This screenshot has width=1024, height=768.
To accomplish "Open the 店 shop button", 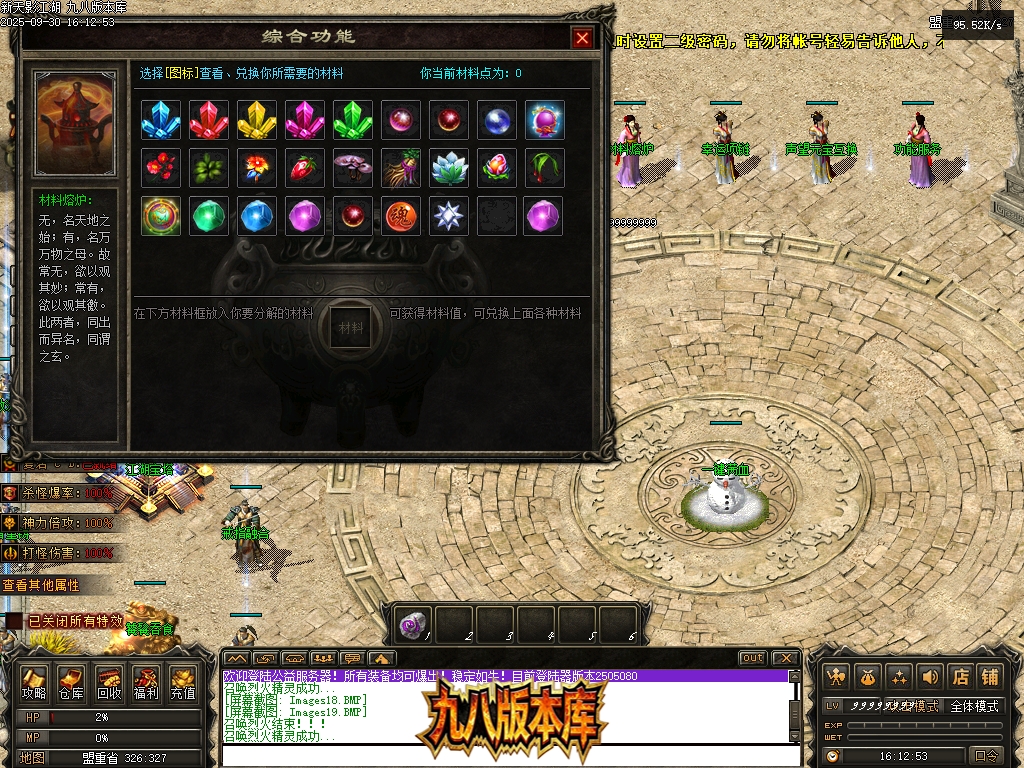I will (959, 677).
